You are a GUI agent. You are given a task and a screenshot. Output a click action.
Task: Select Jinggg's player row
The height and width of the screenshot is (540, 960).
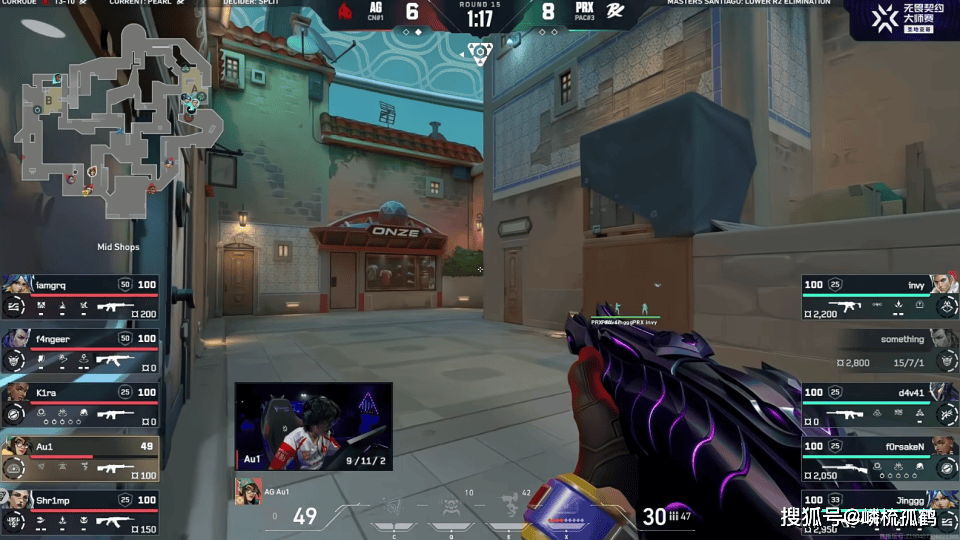(878, 511)
